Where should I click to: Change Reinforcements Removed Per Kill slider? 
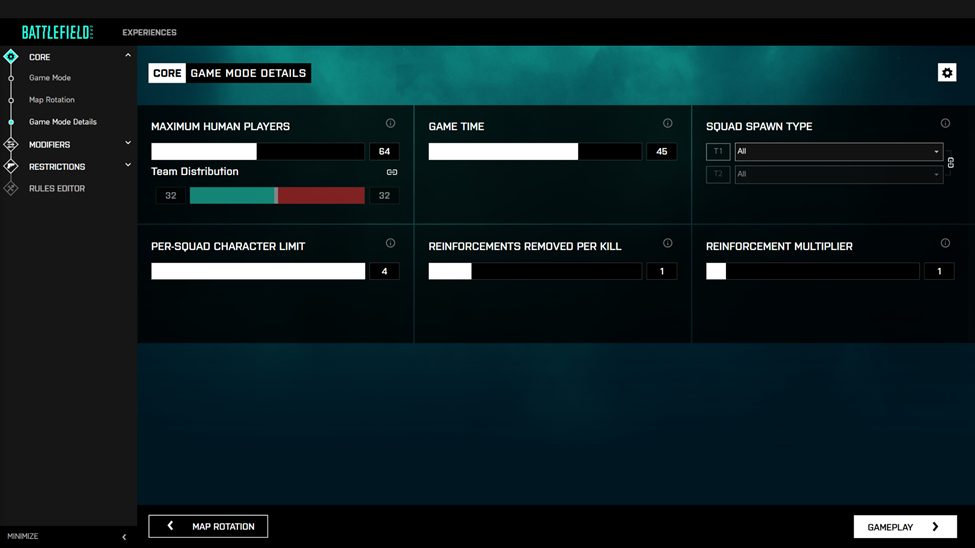pos(535,271)
